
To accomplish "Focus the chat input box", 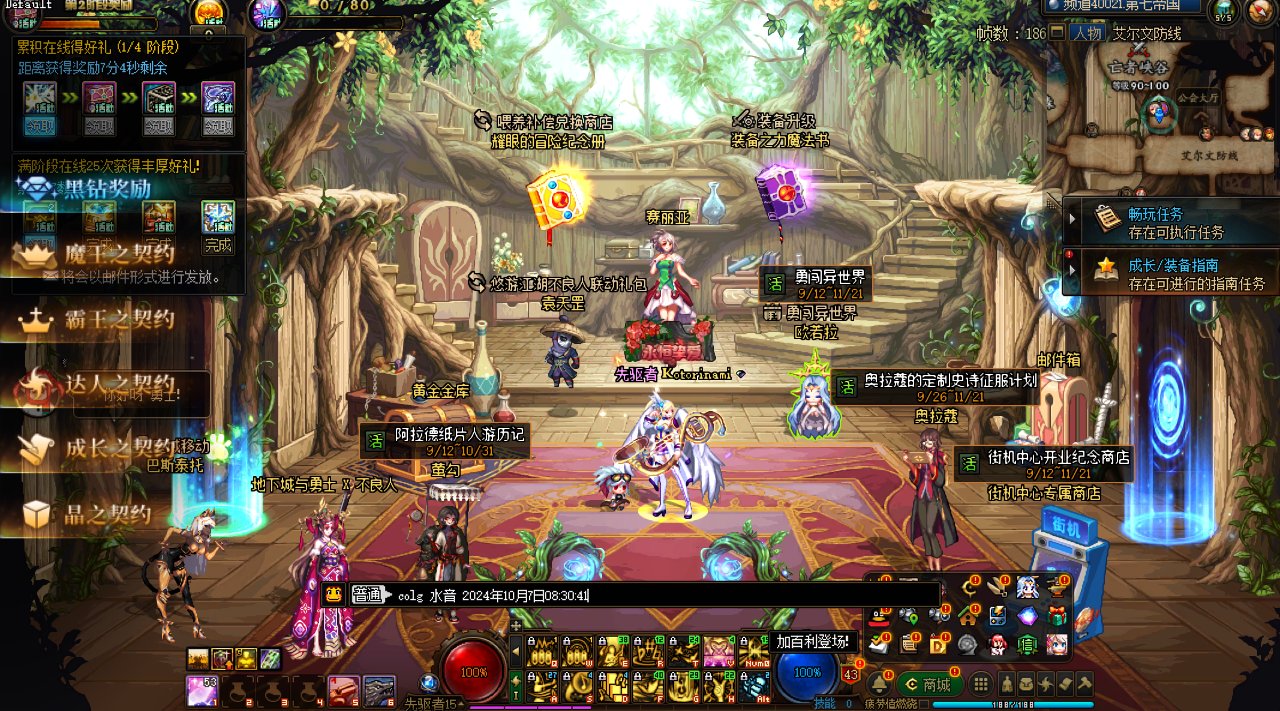I will [x=660, y=595].
